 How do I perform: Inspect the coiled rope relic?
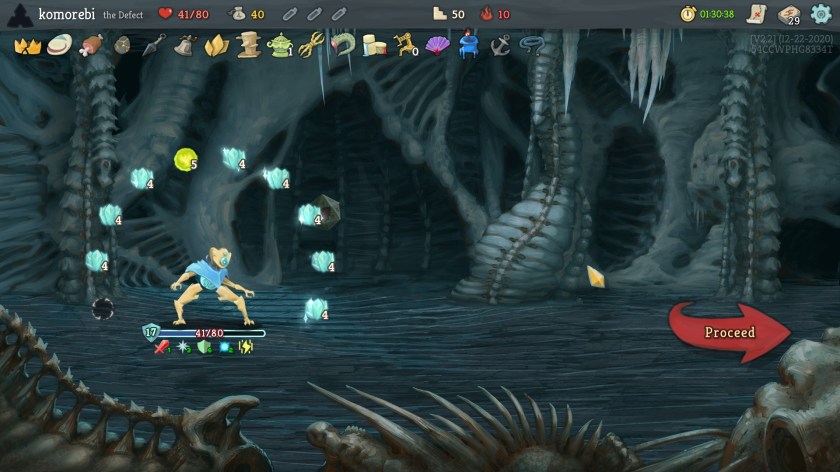[532, 46]
